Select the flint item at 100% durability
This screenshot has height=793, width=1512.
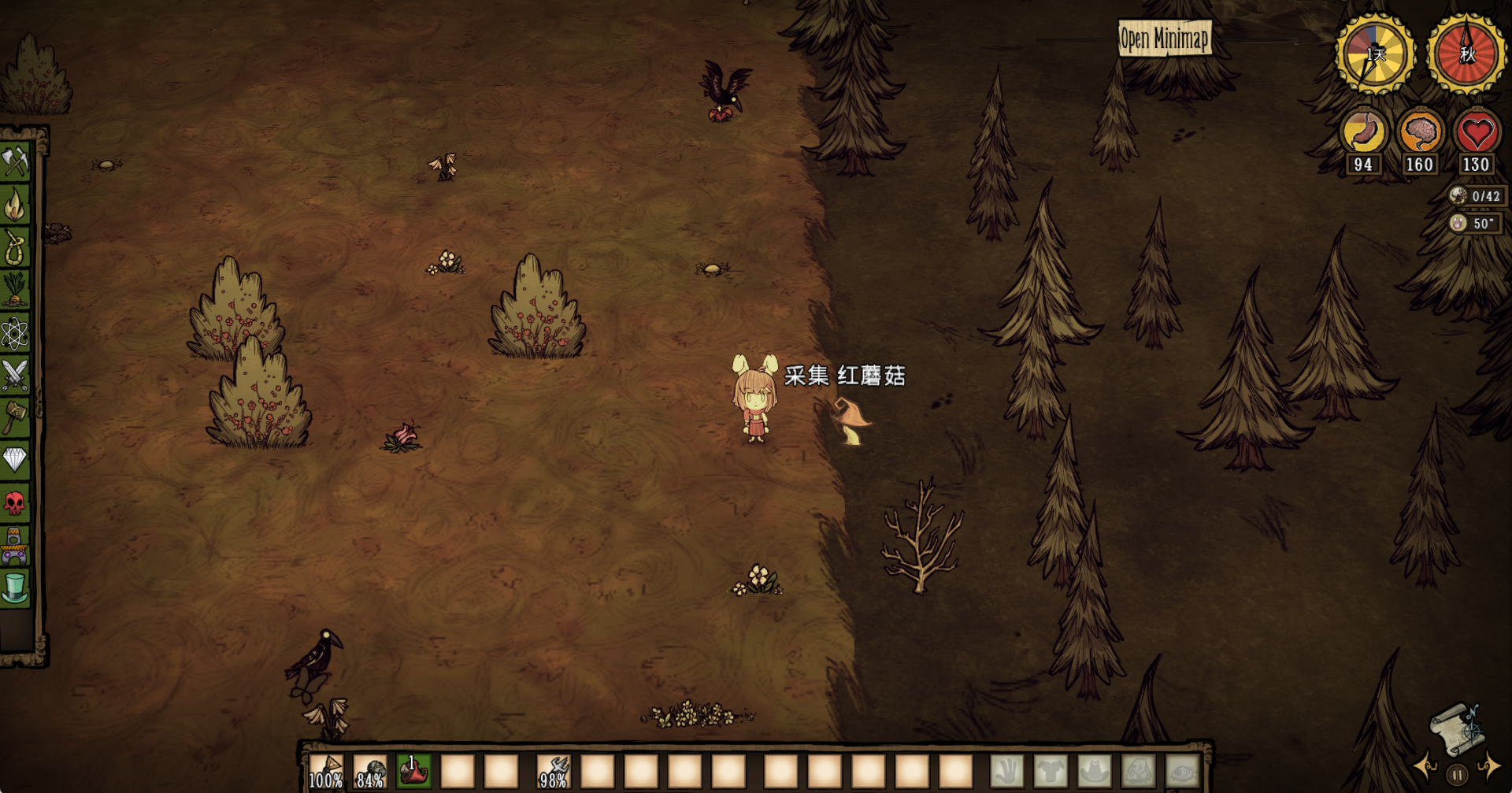325,772
